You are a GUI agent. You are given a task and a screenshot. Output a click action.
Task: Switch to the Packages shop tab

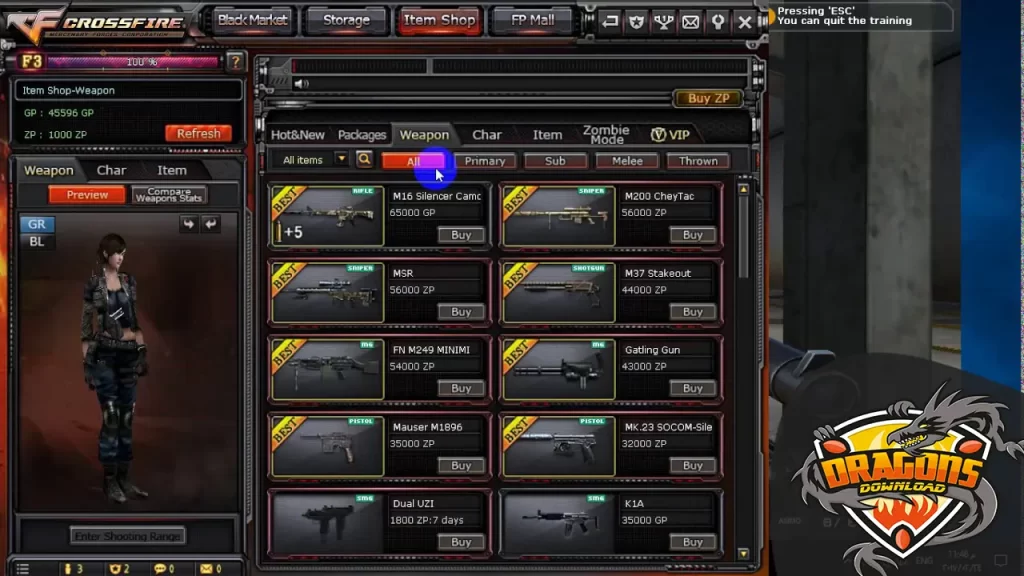pos(362,135)
